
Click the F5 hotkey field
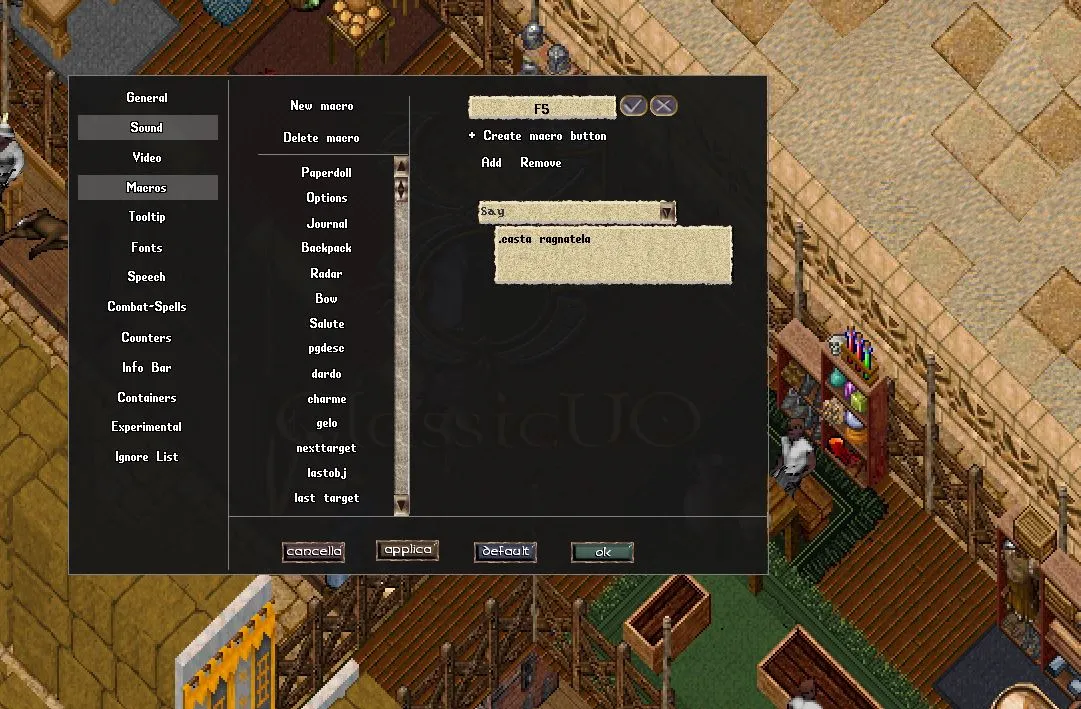tap(541, 107)
